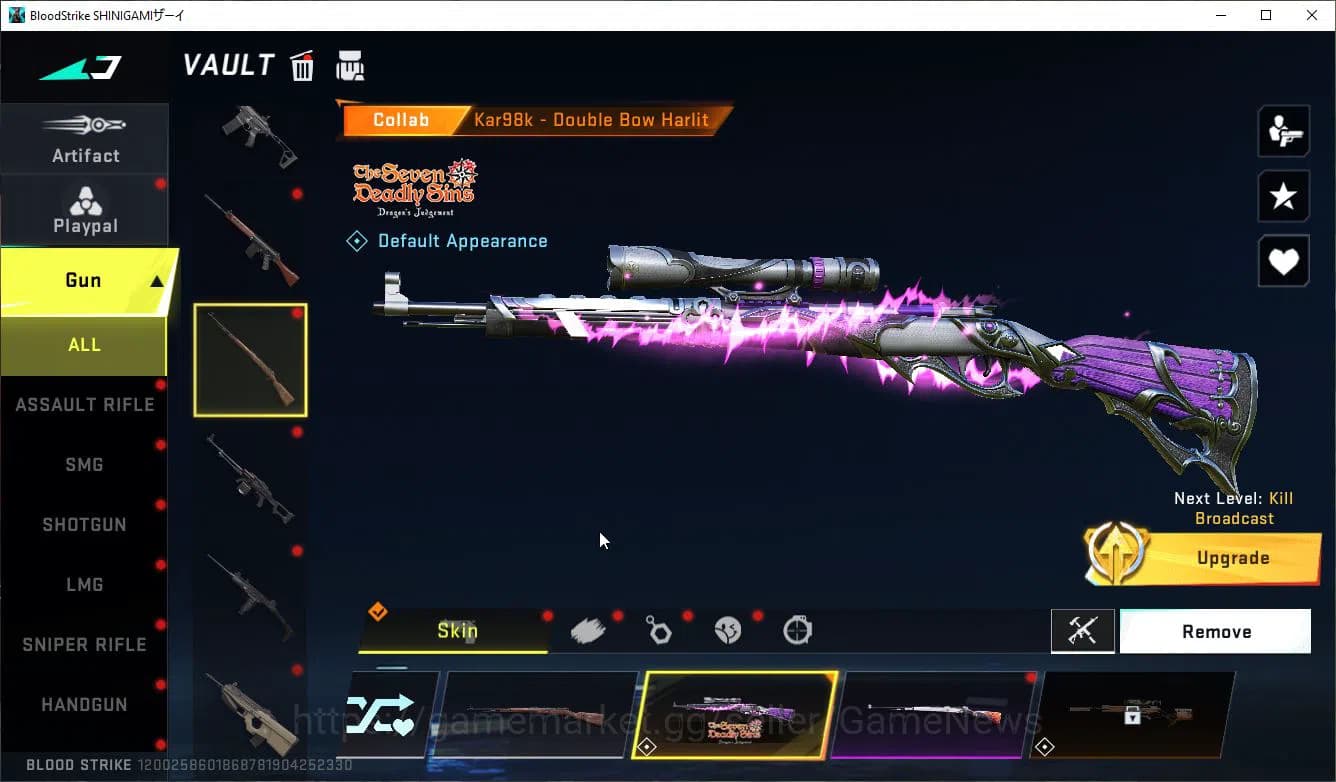Select the SHOTGUN category
Viewport: 1336px width, 782px height.
(x=84, y=524)
